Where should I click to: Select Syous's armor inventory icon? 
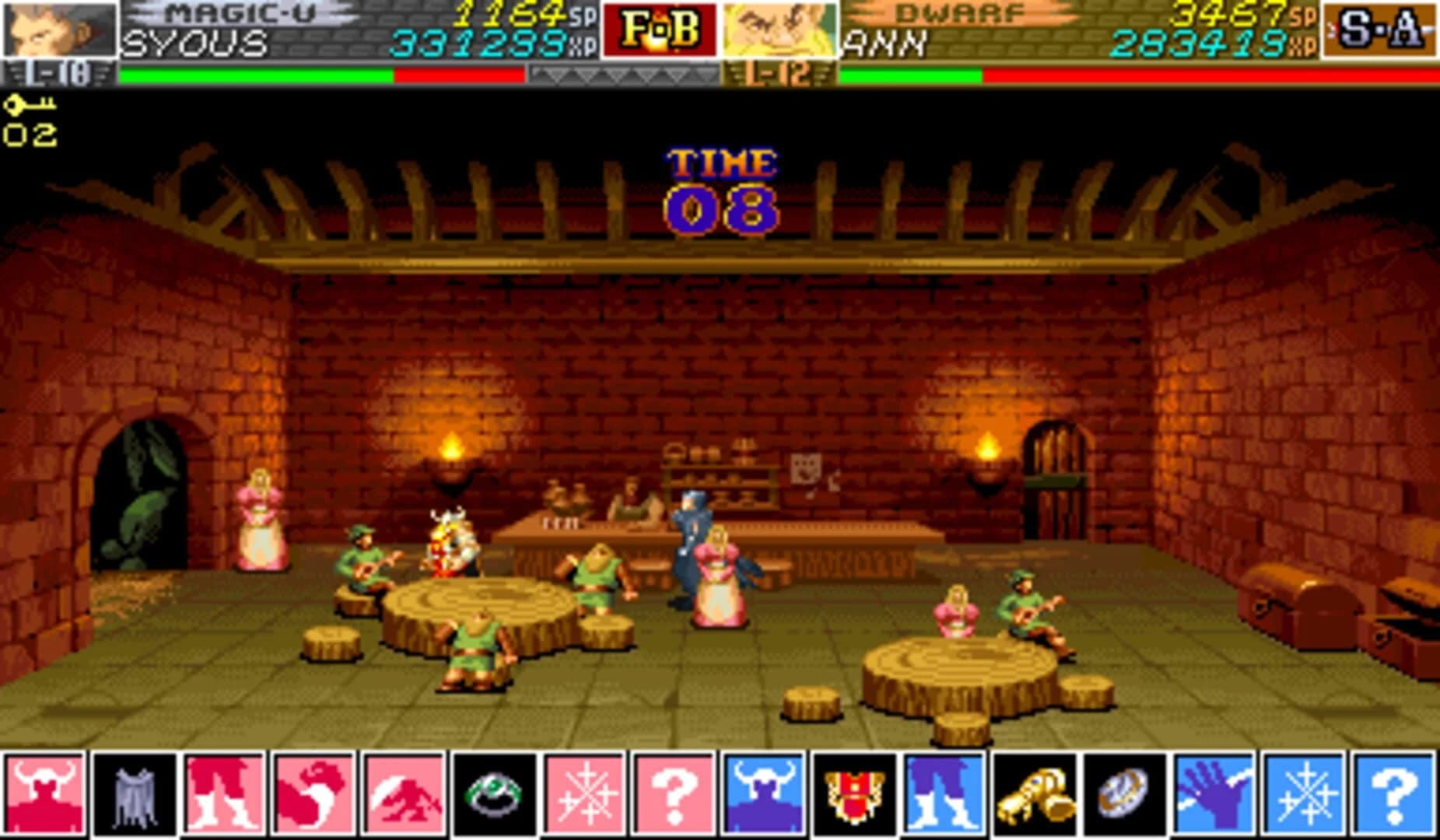click(x=45, y=792)
